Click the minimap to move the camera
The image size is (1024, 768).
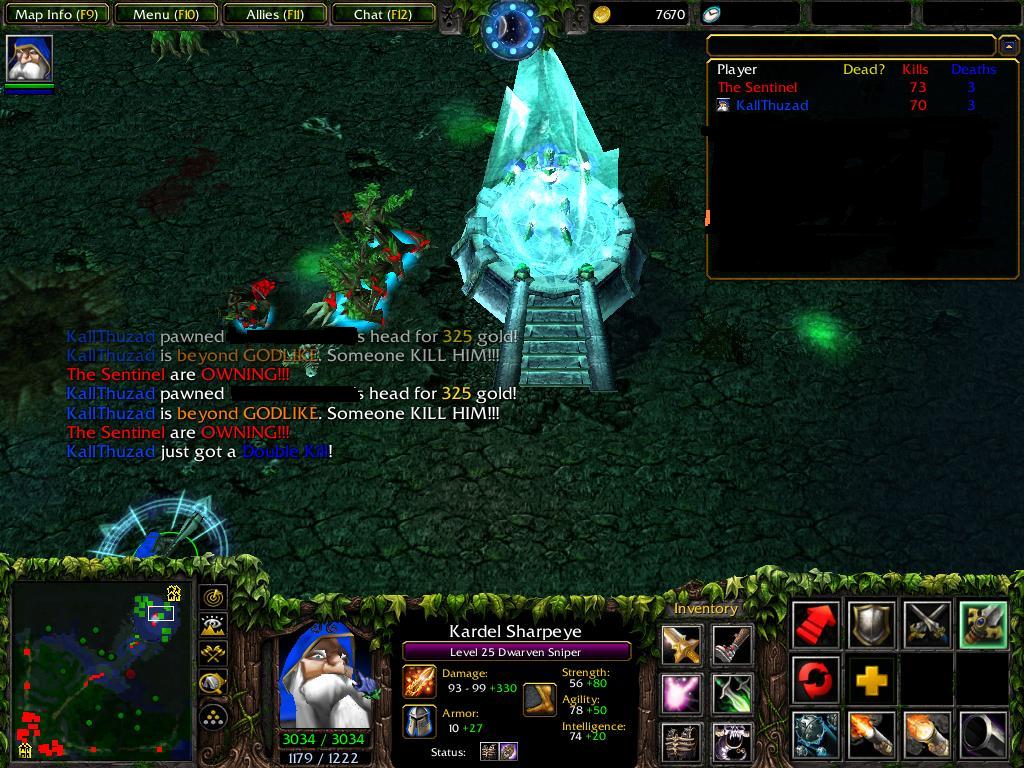click(100, 672)
